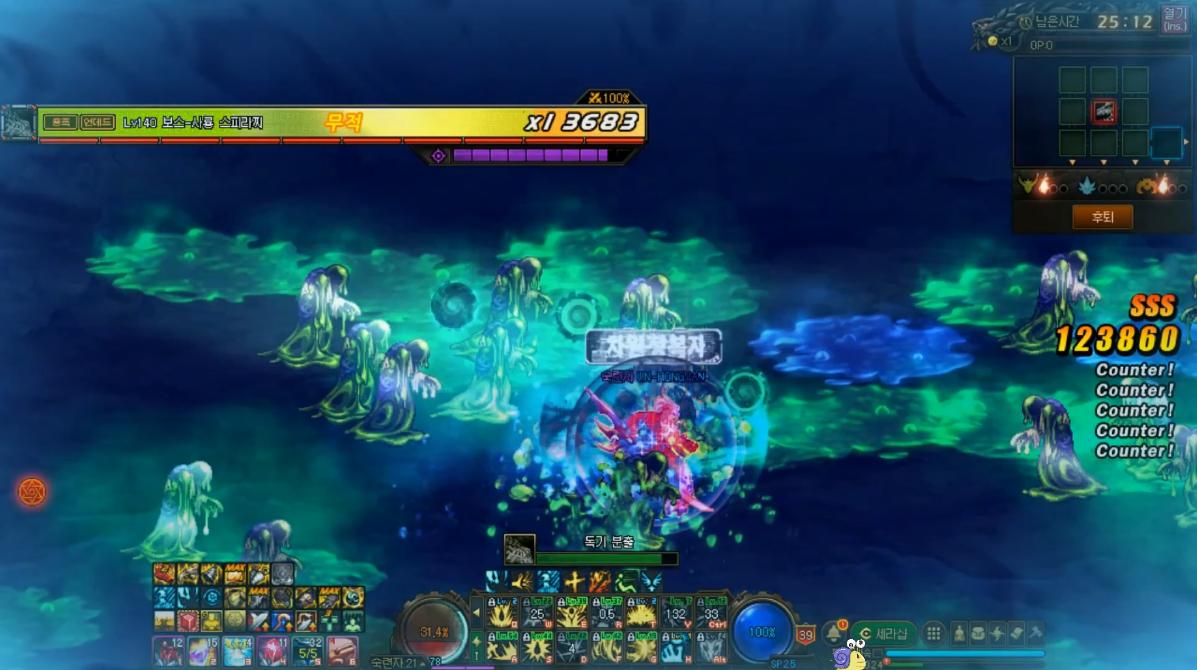The image size is (1197, 670).
Task: Use the 5/5 consumable in quick slot 5
Action: point(306,651)
